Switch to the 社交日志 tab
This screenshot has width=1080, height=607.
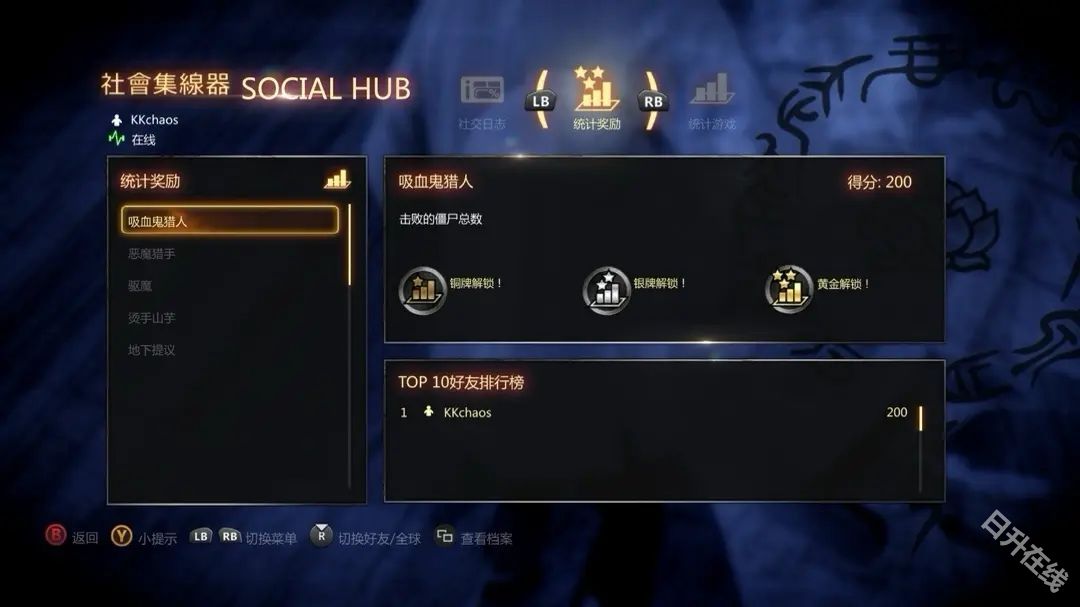482,100
